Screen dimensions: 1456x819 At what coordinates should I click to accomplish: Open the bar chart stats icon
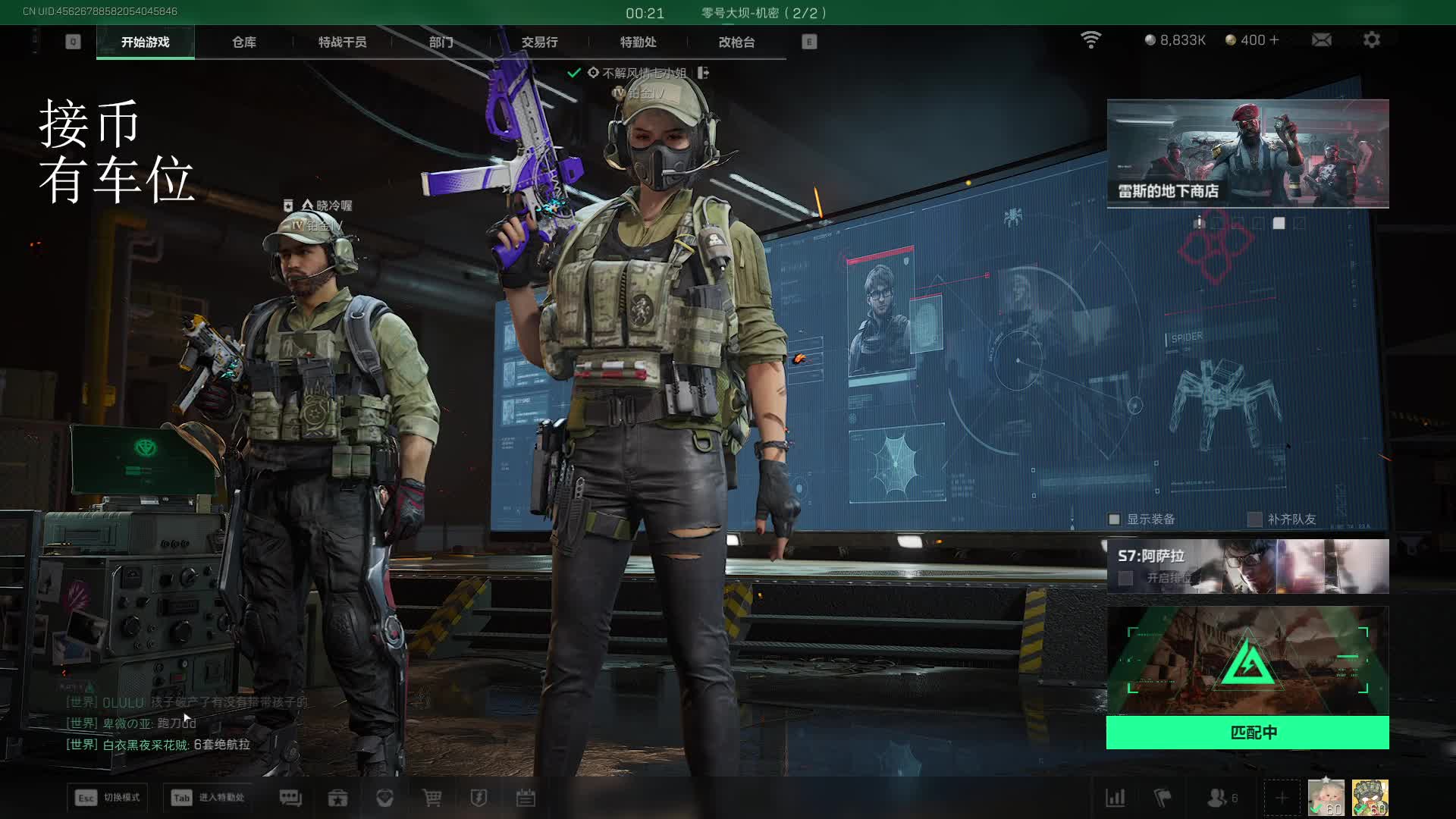click(1116, 798)
